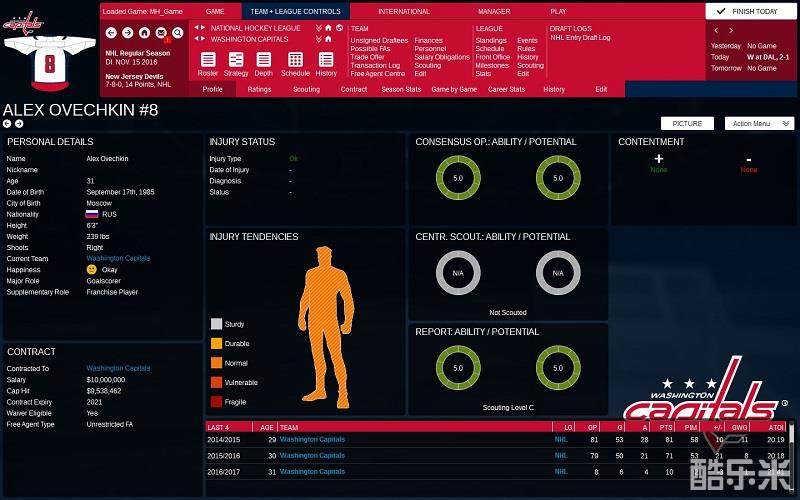Screen dimensions: 800x500
Task: Switch to the Scouting tab
Action: point(306,89)
